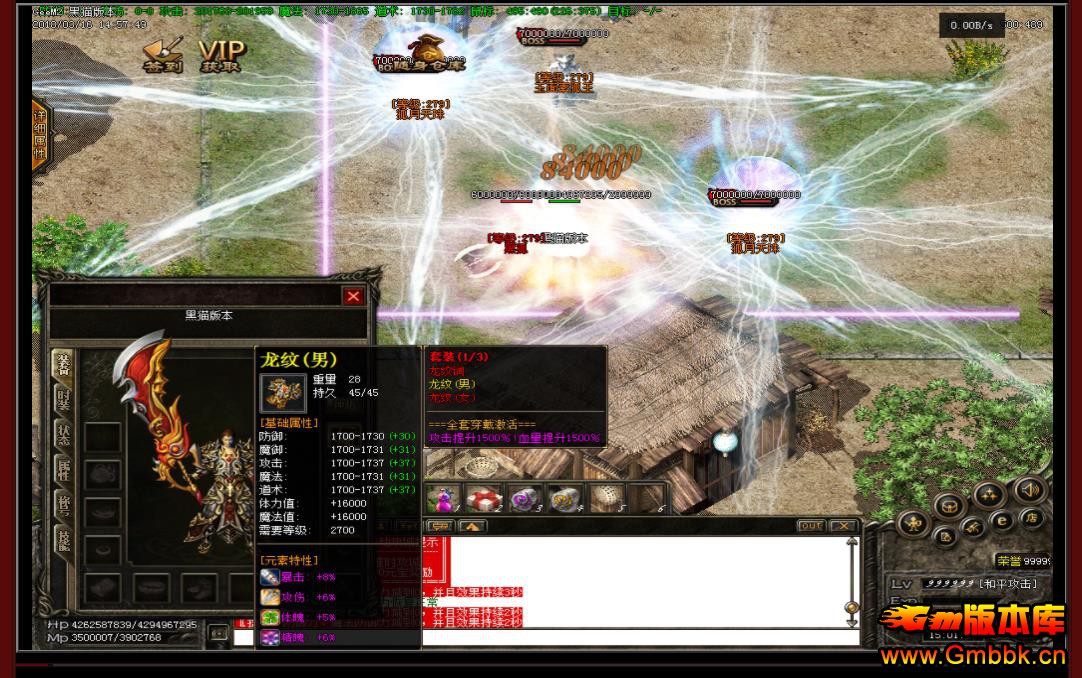Toggle sound with the speaker button
Viewport: 1082px width, 678px height.
pos(1029,490)
